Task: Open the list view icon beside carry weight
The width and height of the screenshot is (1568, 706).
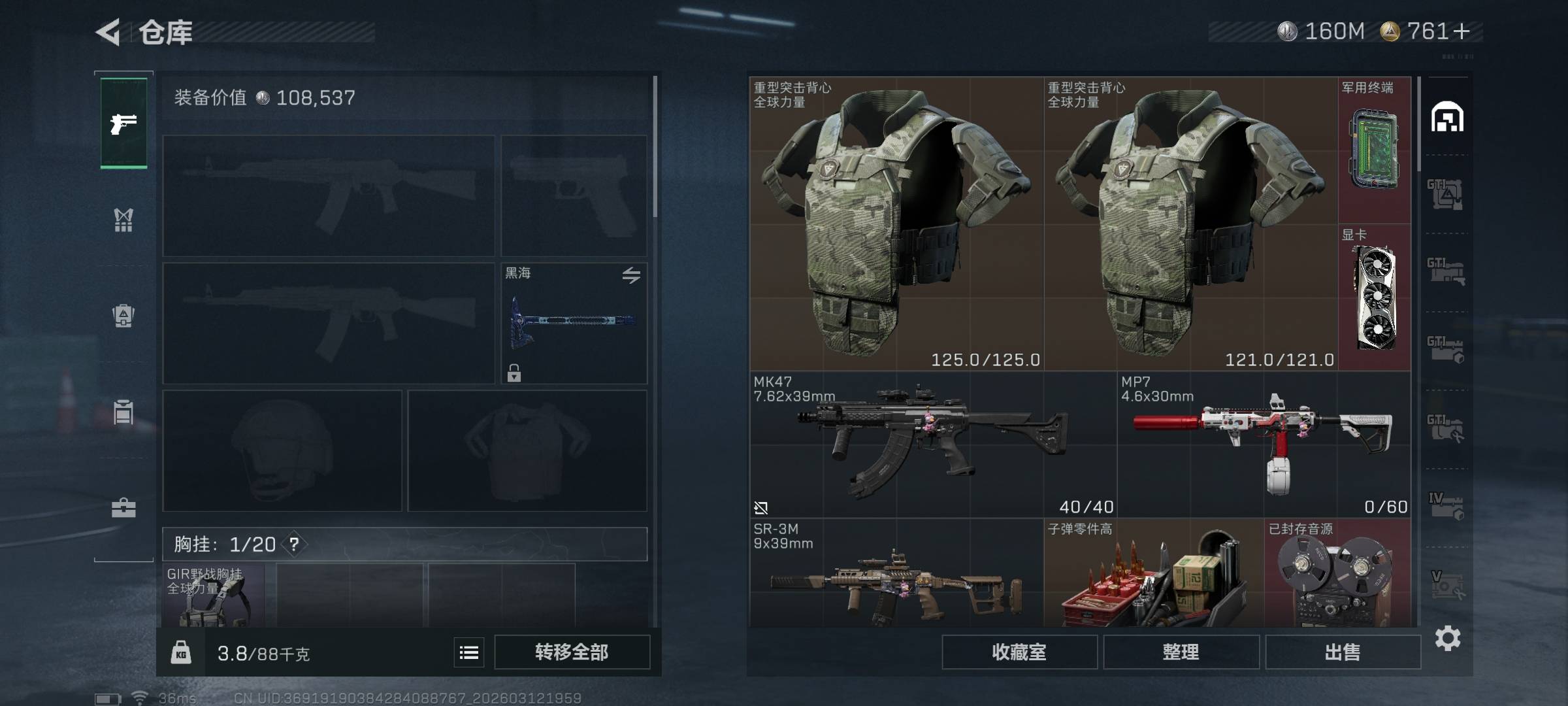Action: [469, 652]
